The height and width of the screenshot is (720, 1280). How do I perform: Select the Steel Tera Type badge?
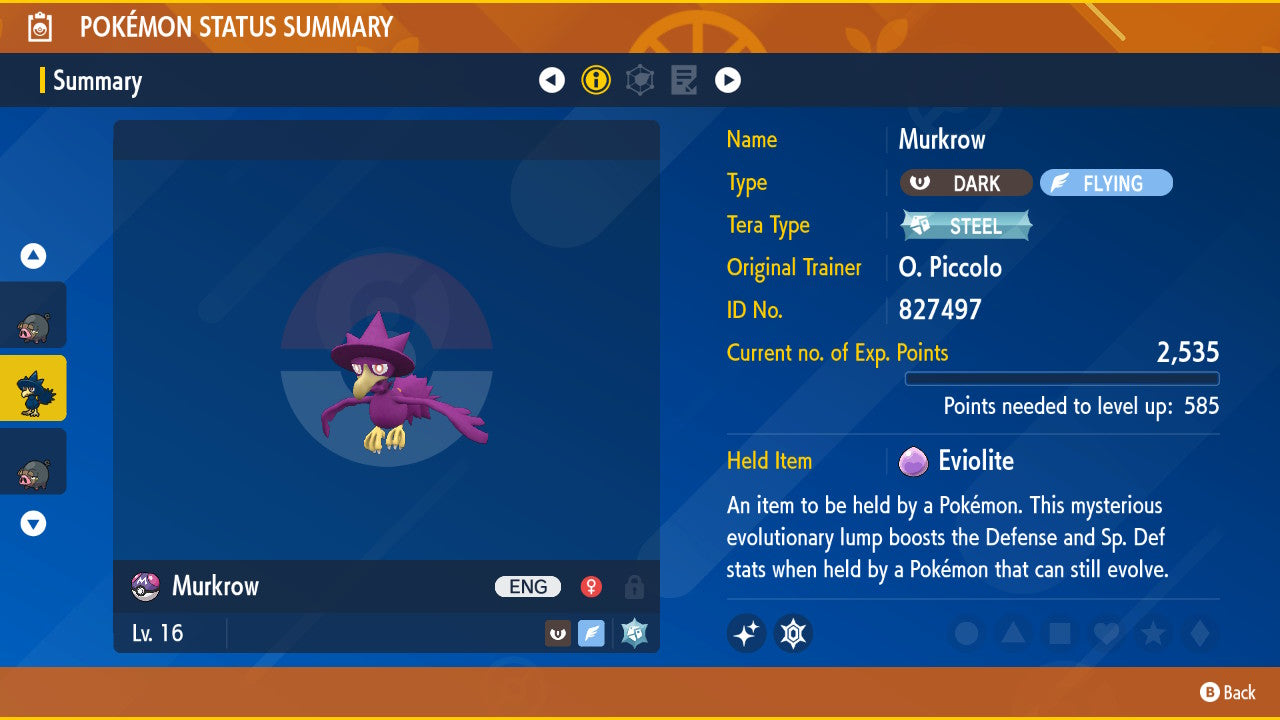coord(966,226)
